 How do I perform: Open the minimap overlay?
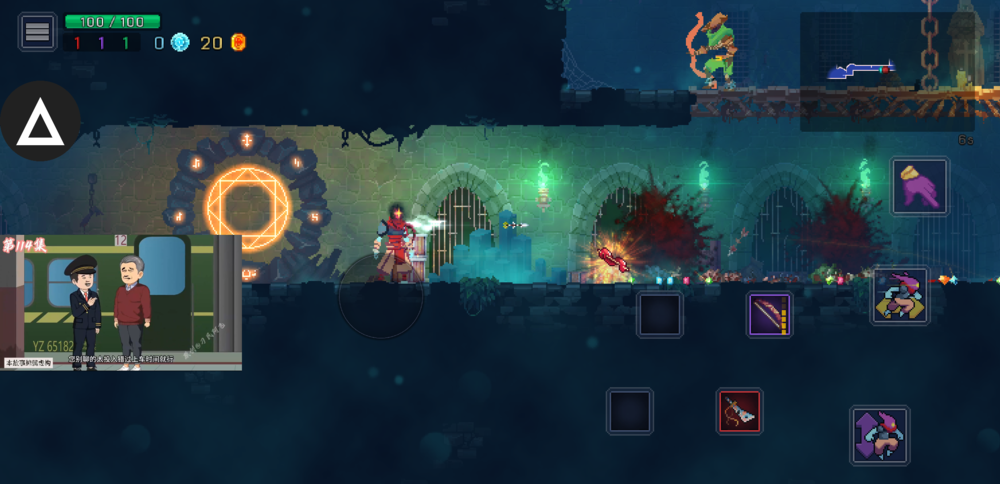[886, 72]
